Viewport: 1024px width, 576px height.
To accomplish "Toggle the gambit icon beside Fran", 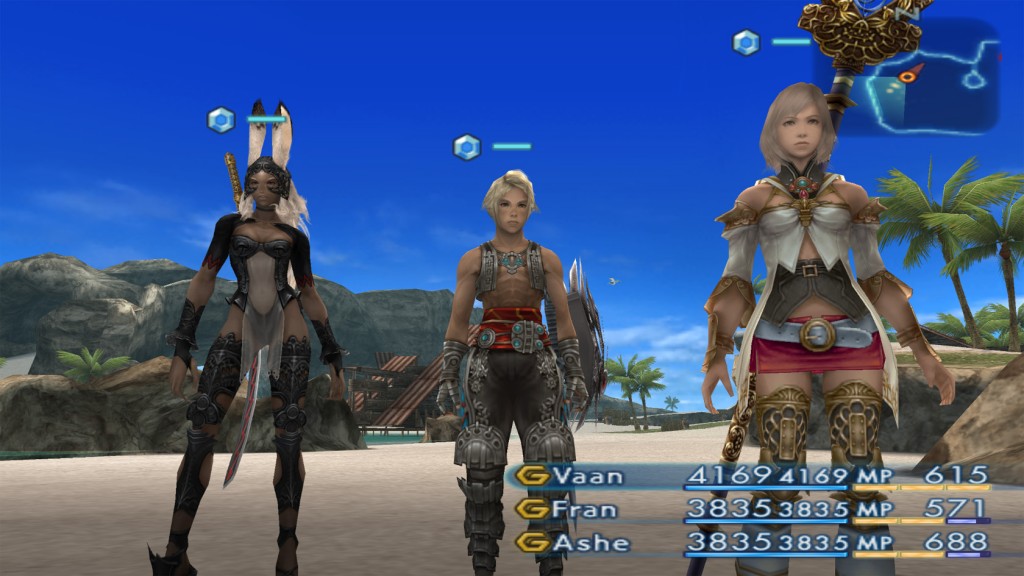I will pyautogui.click(x=533, y=510).
